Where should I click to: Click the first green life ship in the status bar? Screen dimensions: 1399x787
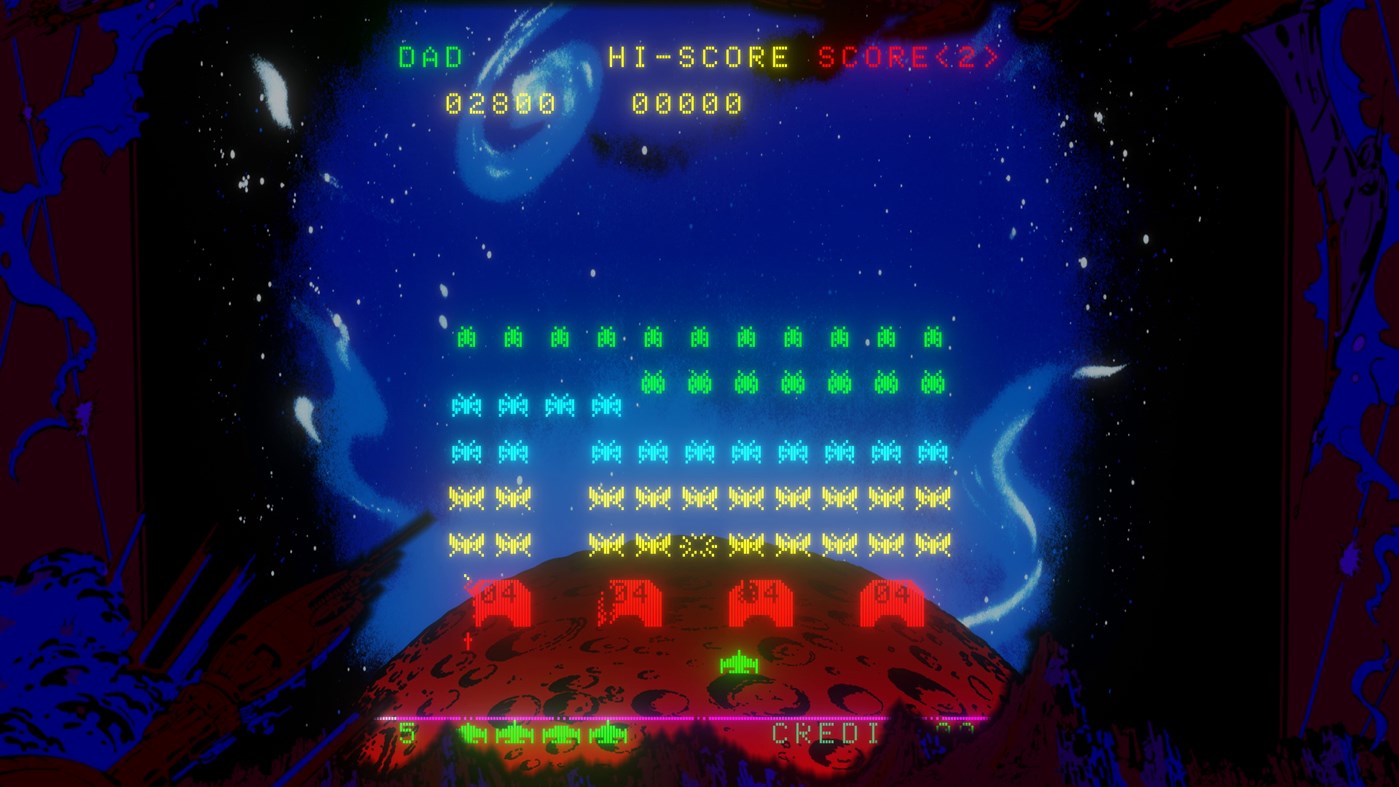[472, 733]
